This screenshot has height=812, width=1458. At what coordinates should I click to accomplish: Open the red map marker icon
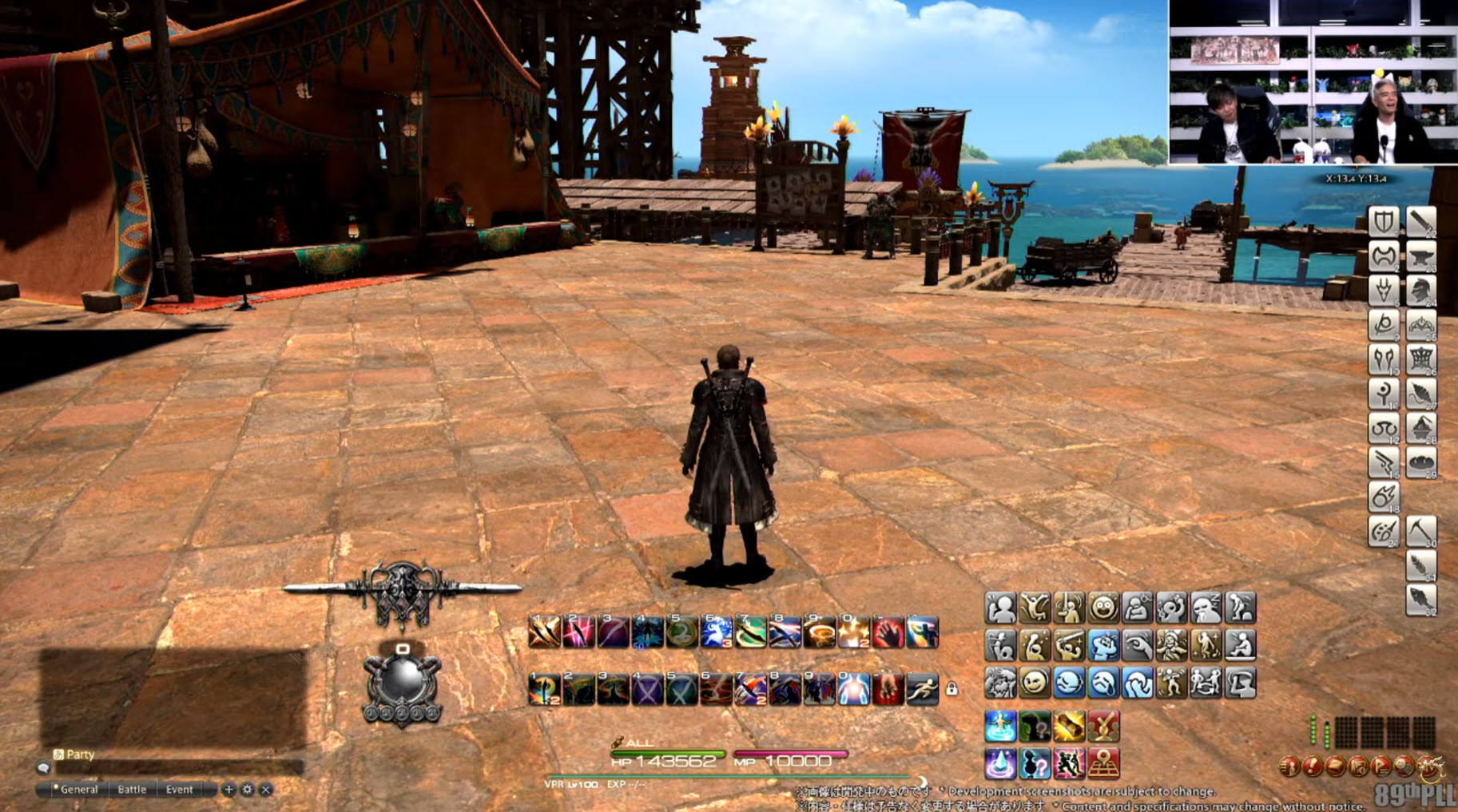coord(1103,764)
